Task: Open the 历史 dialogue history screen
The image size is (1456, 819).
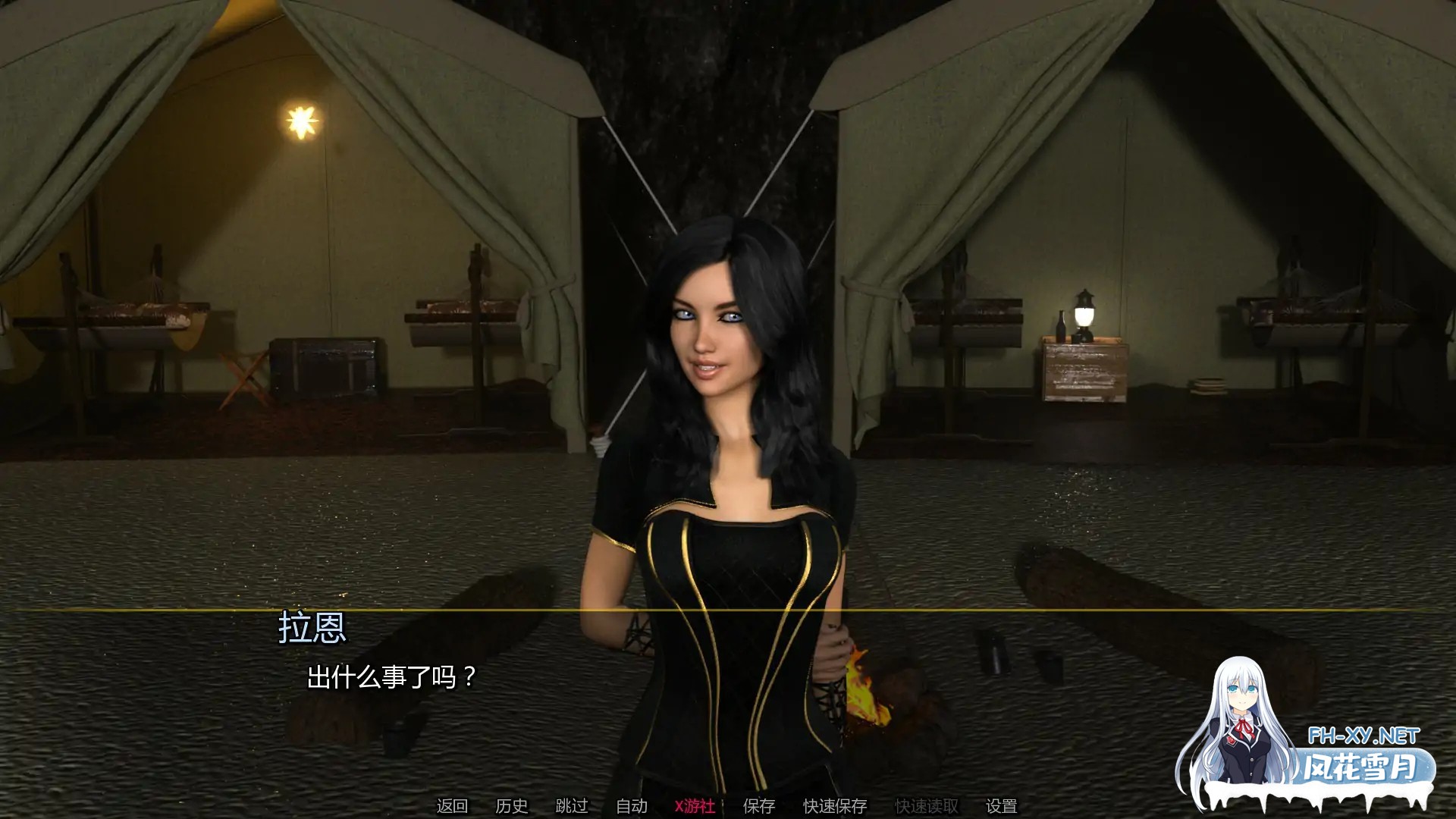Action: click(x=513, y=806)
